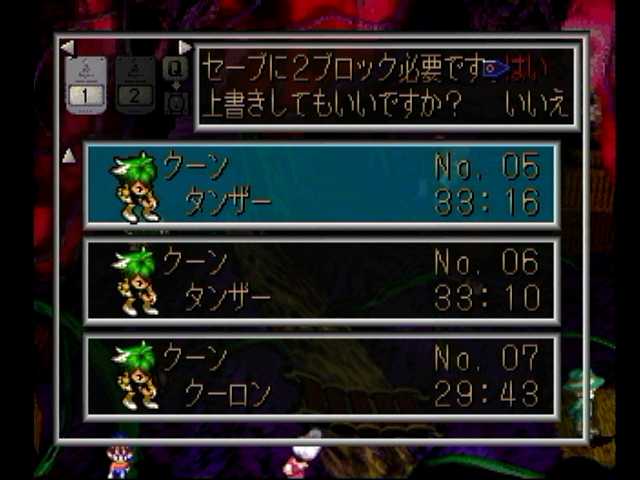This screenshot has height=480, width=640.
Task: Switch to memory card slot 2
Action: click(133, 85)
